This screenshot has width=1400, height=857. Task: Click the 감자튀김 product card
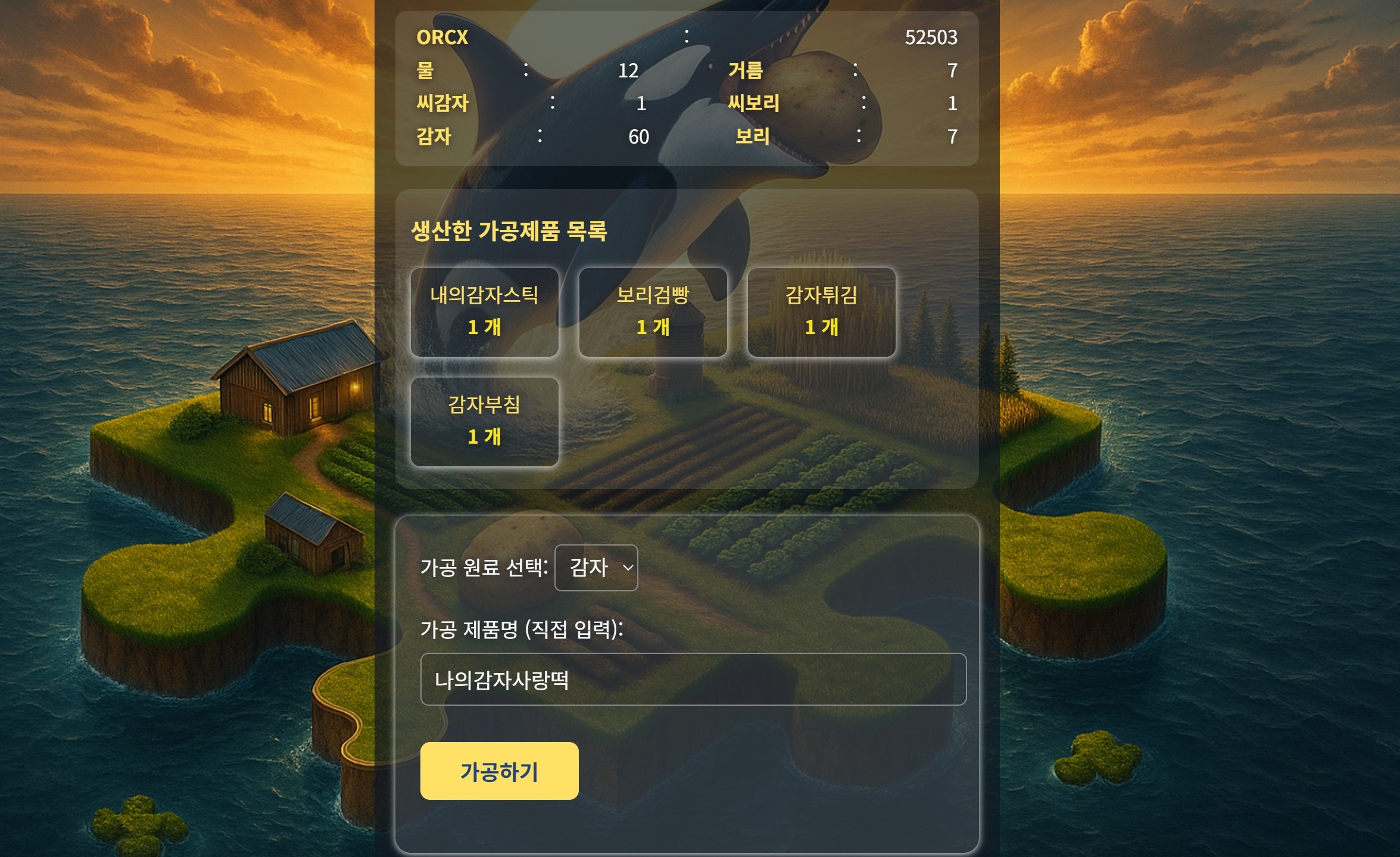point(821,312)
